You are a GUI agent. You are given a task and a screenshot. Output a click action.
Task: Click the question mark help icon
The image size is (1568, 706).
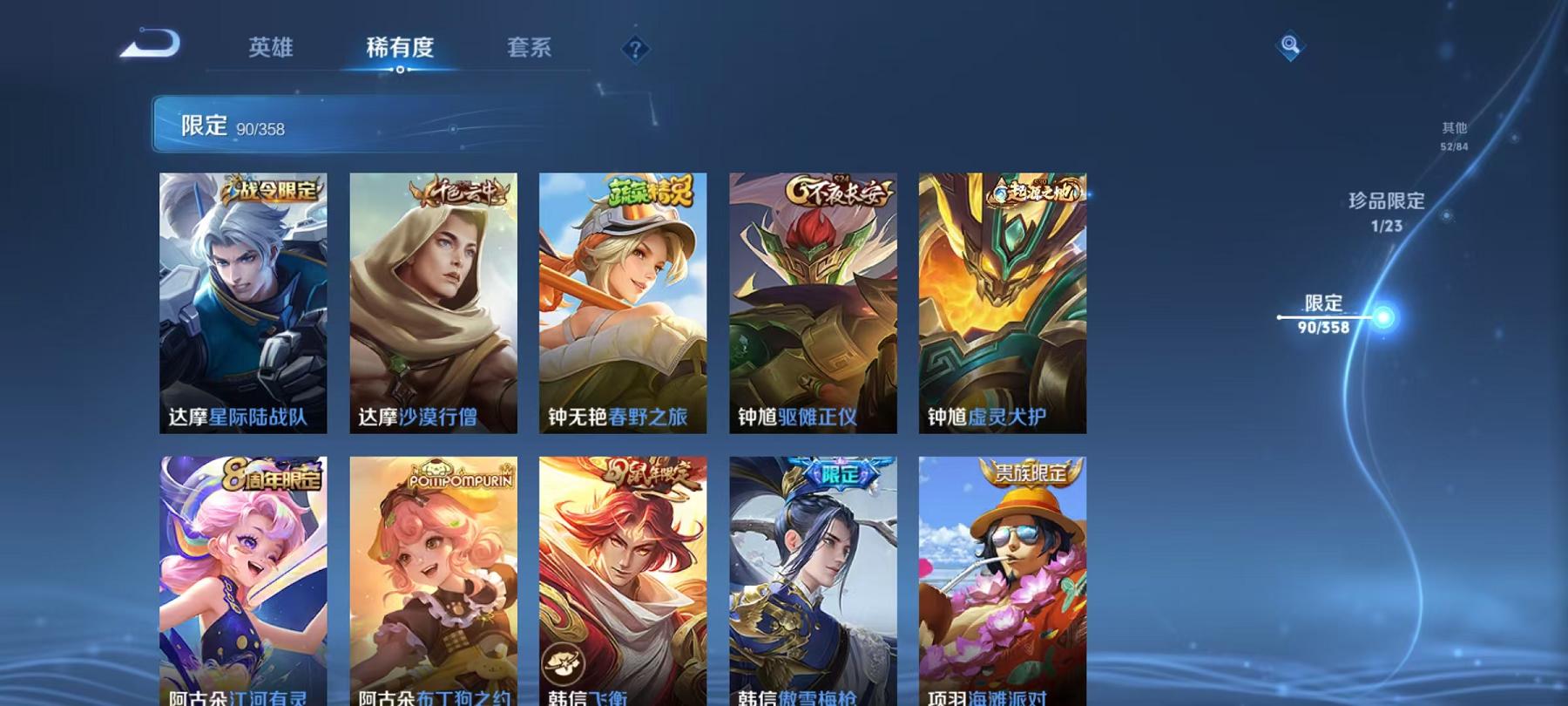click(x=636, y=48)
